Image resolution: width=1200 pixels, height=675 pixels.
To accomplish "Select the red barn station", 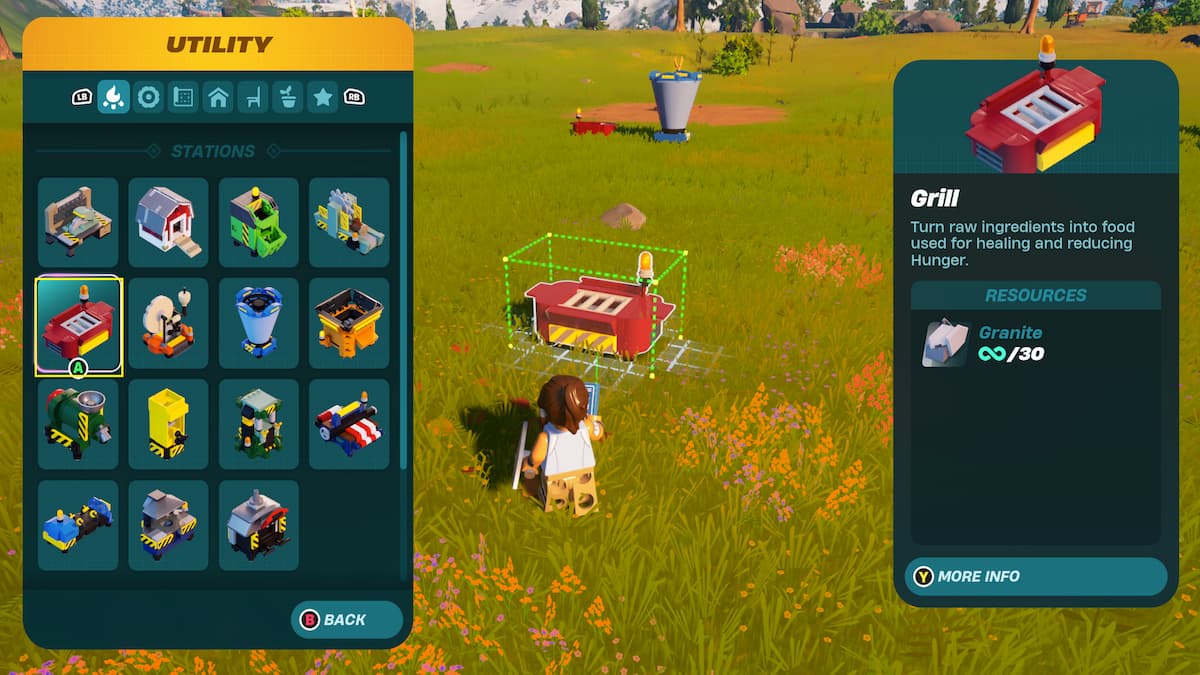I will [168, 222].
